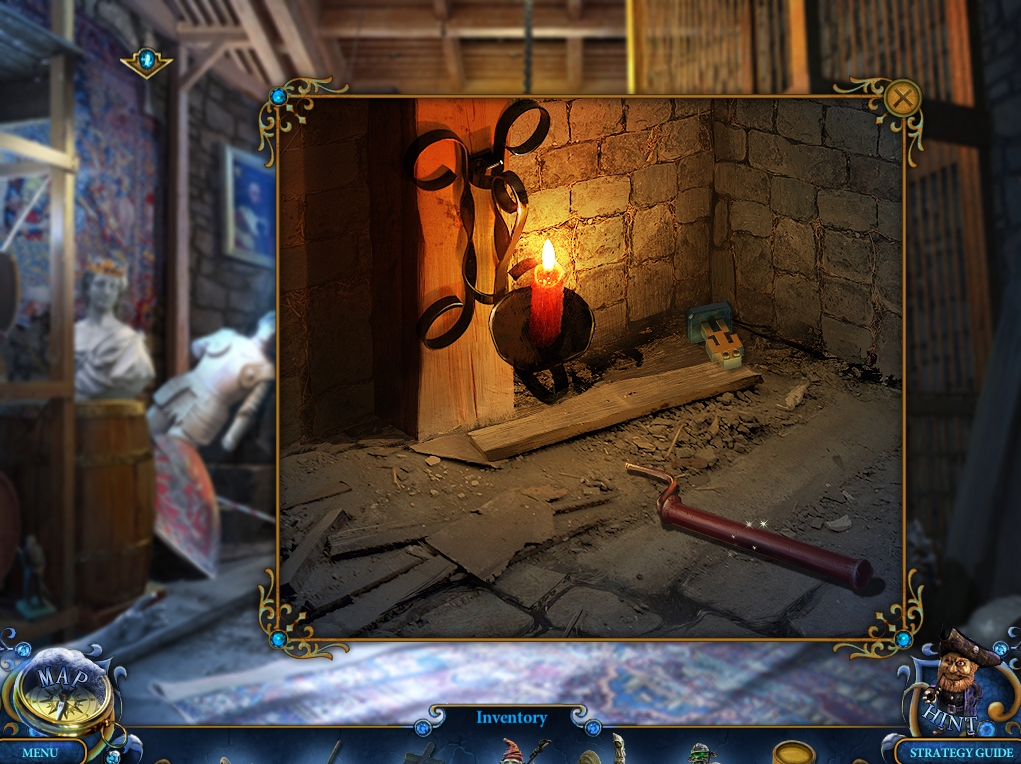Viewport: 1021px width, 764px height.
Task: Open the Menu
Action: point(40,752)
